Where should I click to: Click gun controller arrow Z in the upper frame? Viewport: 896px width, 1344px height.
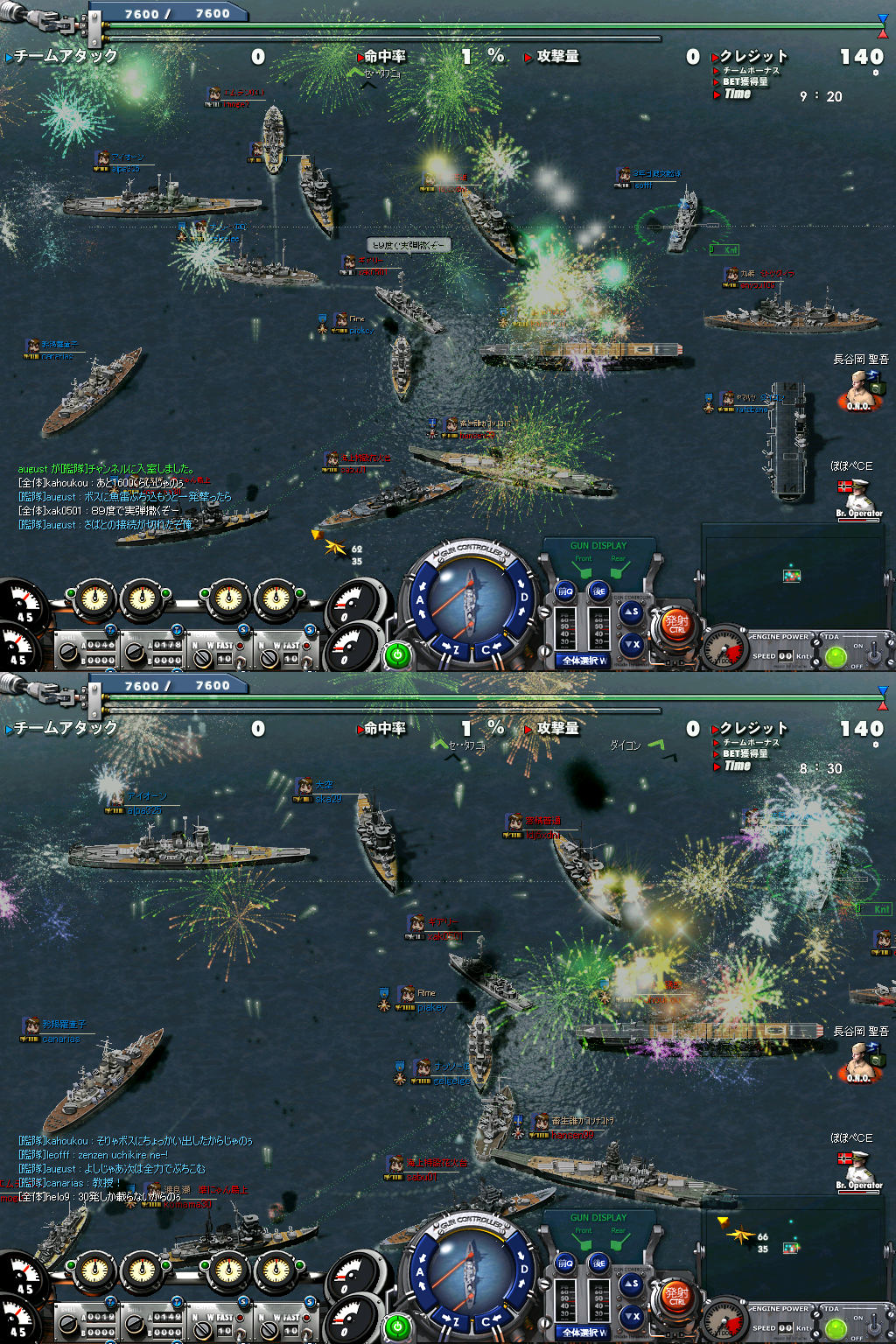454,649
